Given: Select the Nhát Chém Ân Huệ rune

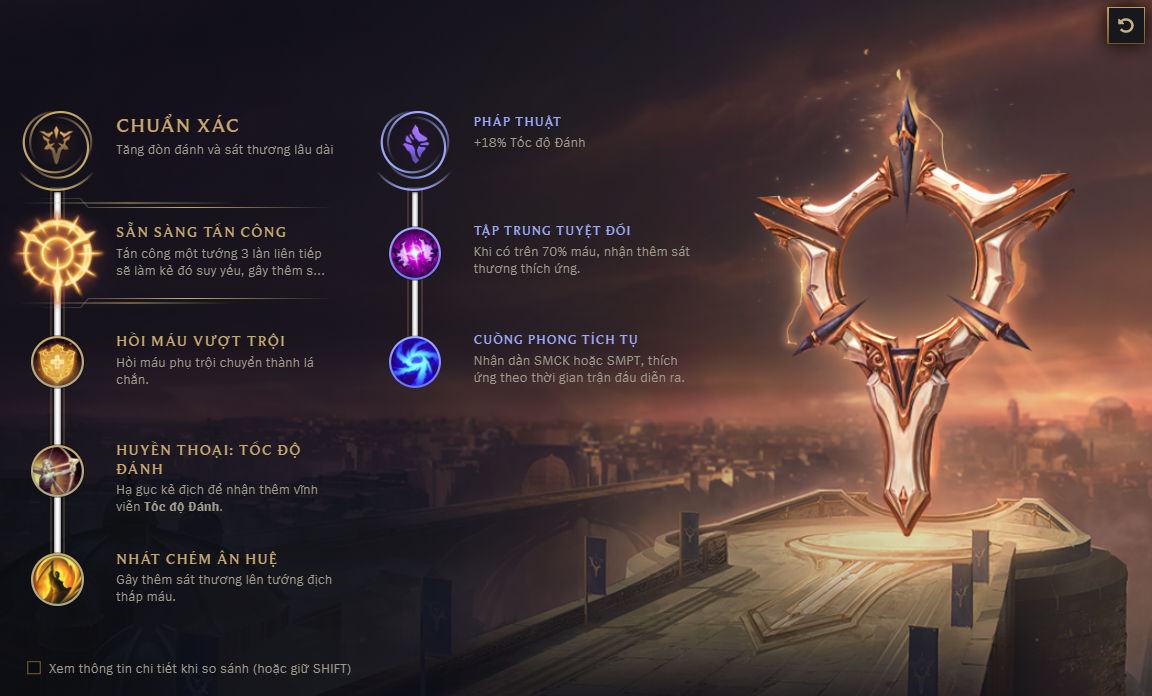Looking at the screenshot, I should (x=57, y=578).
